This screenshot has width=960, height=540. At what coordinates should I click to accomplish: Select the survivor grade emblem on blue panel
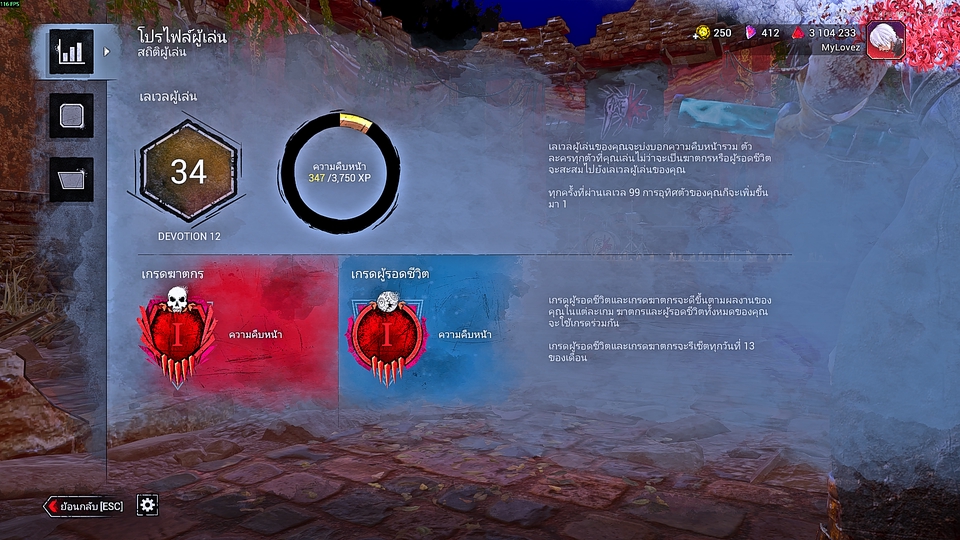pos(387,337)
